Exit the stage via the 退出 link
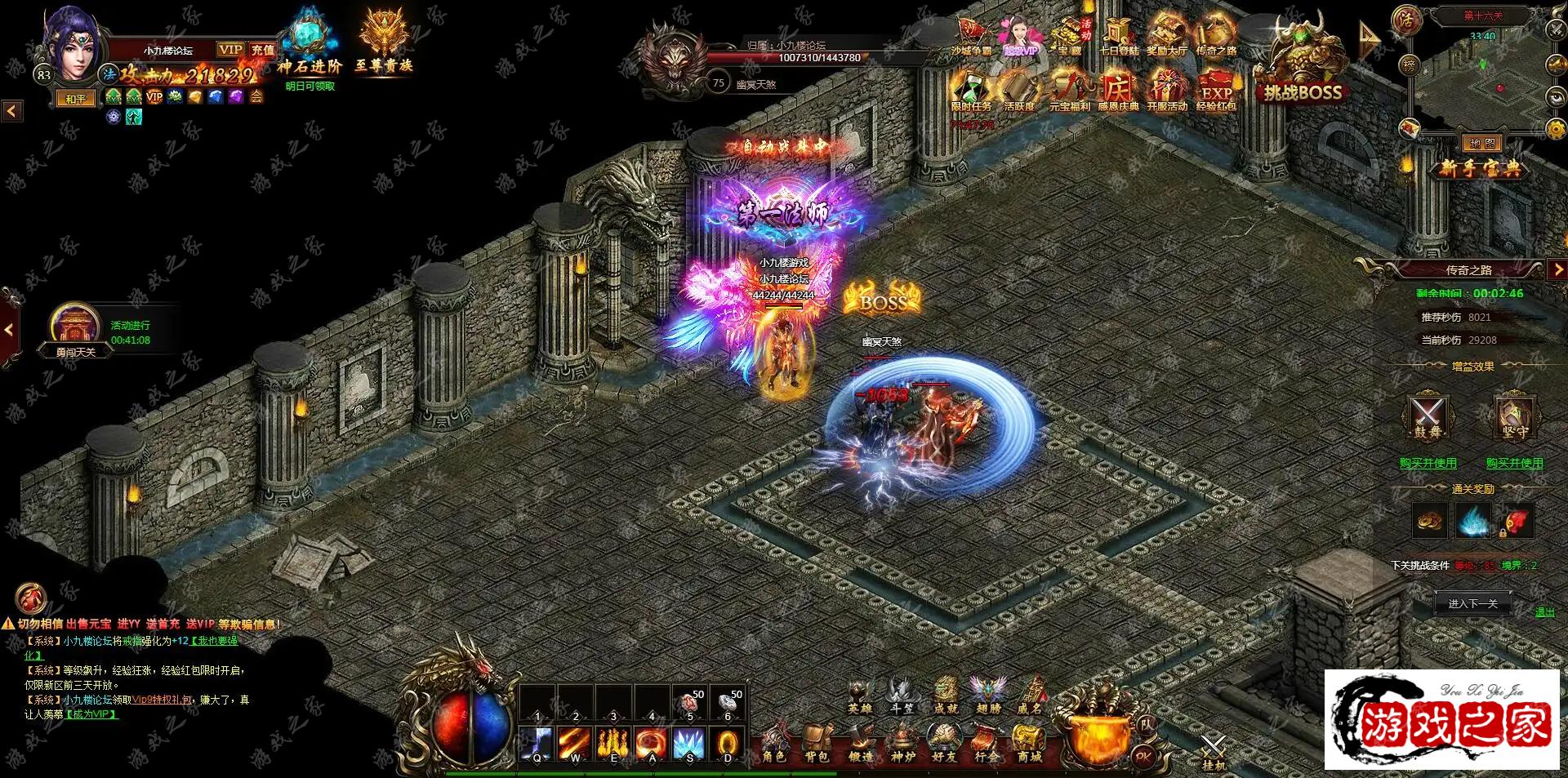The width and height of the screenshot is (1568, 778). pyautogui.click(x=1544, y=612)
